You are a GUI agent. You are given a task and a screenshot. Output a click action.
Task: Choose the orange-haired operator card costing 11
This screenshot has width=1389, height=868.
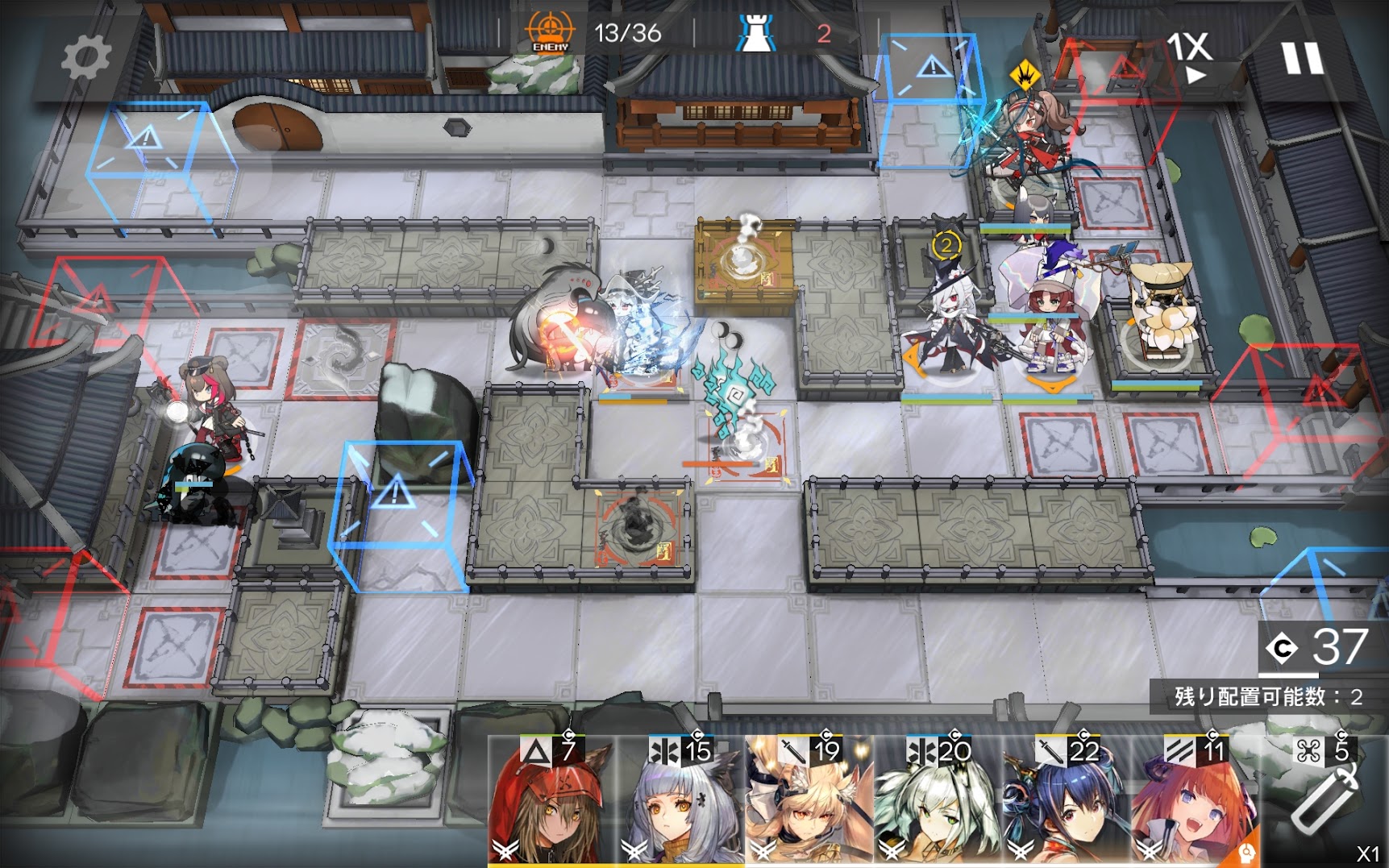pyautogui.click(x=1196, y=802)
